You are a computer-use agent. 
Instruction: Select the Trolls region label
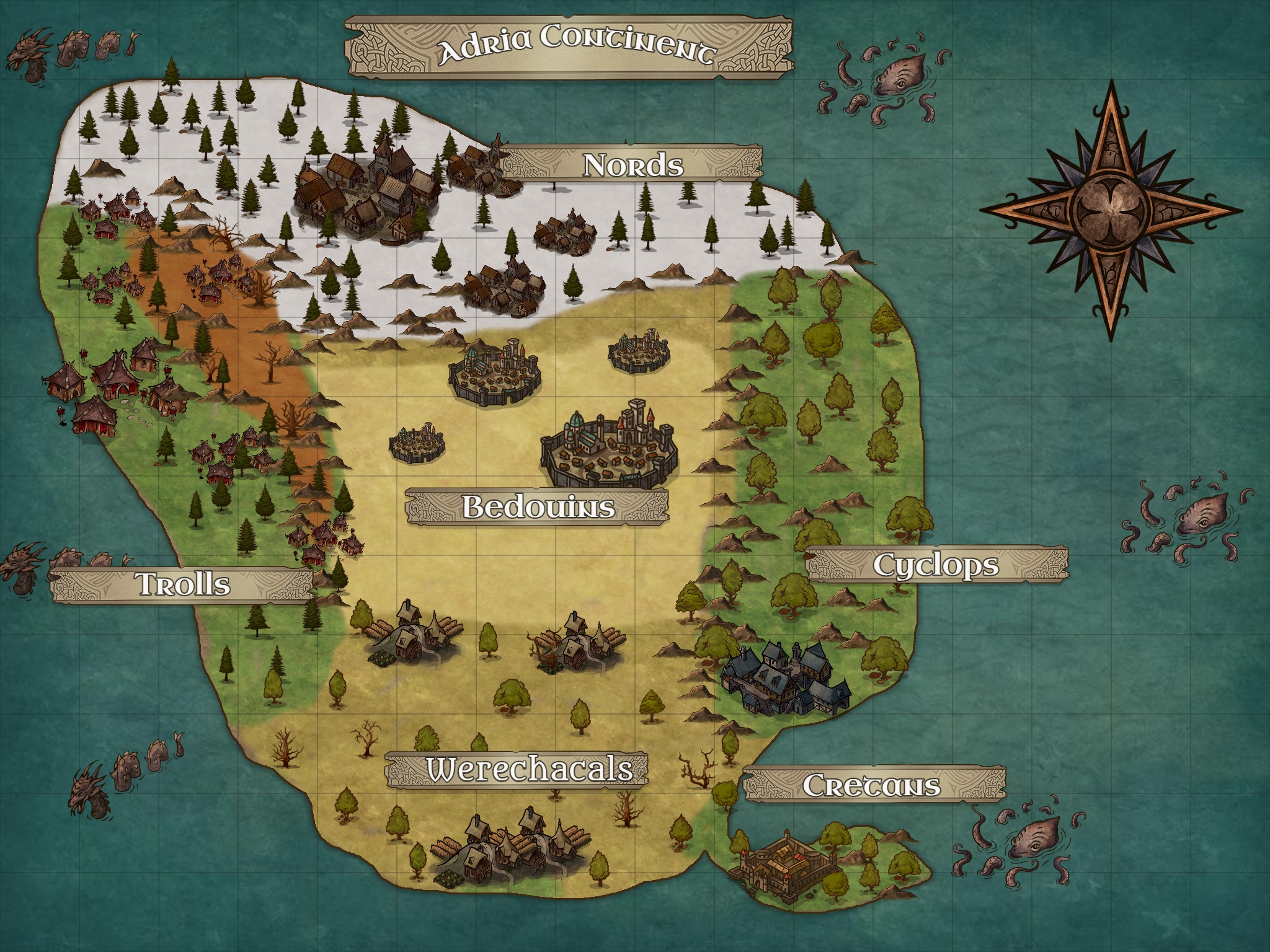coord(182,584)
